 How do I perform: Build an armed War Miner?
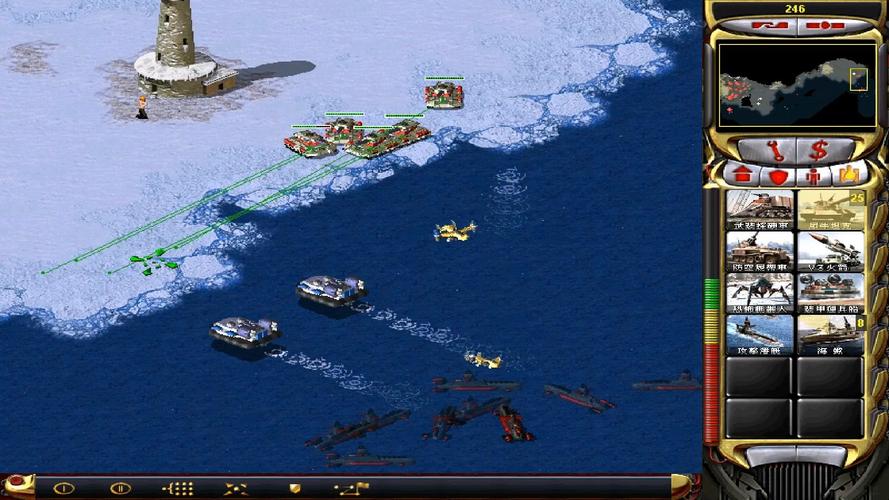(760, 209)
